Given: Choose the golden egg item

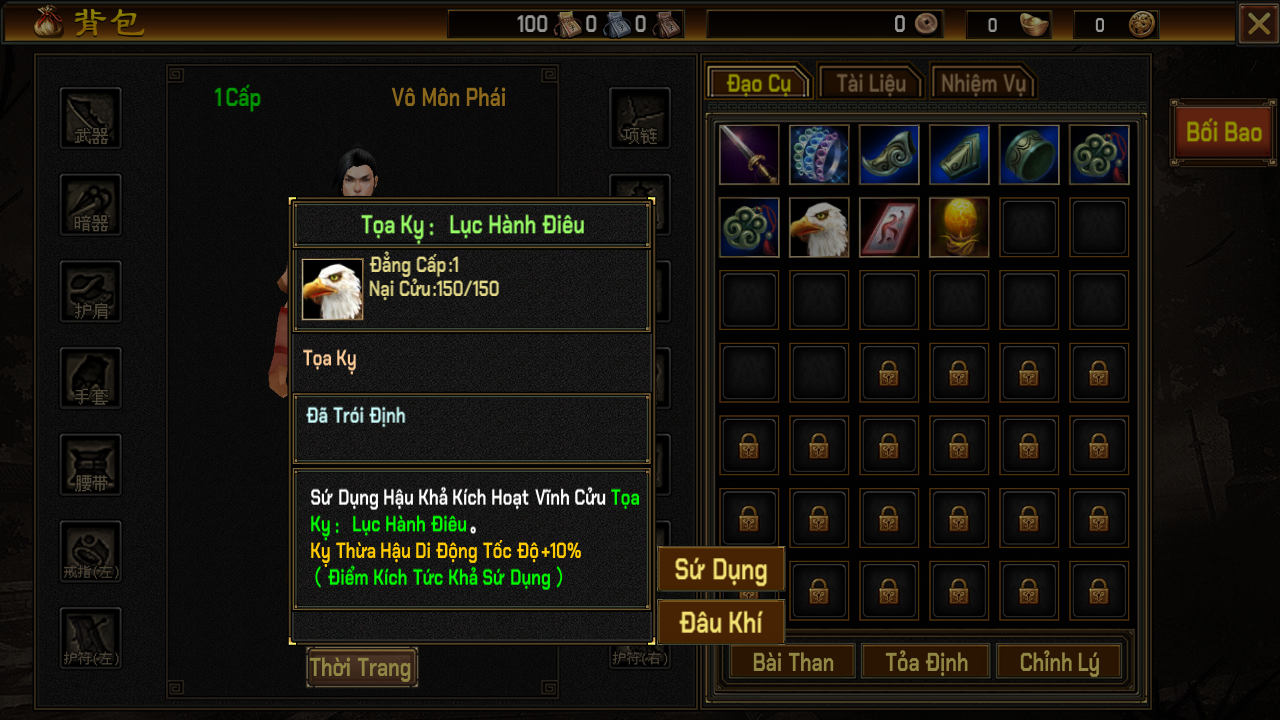Looking at the screenshot, I should [x=959, y=227].
